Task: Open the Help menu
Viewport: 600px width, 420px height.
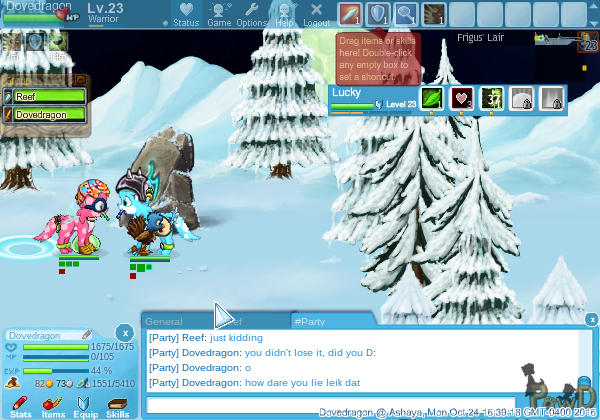Action: tap(285, 14)
